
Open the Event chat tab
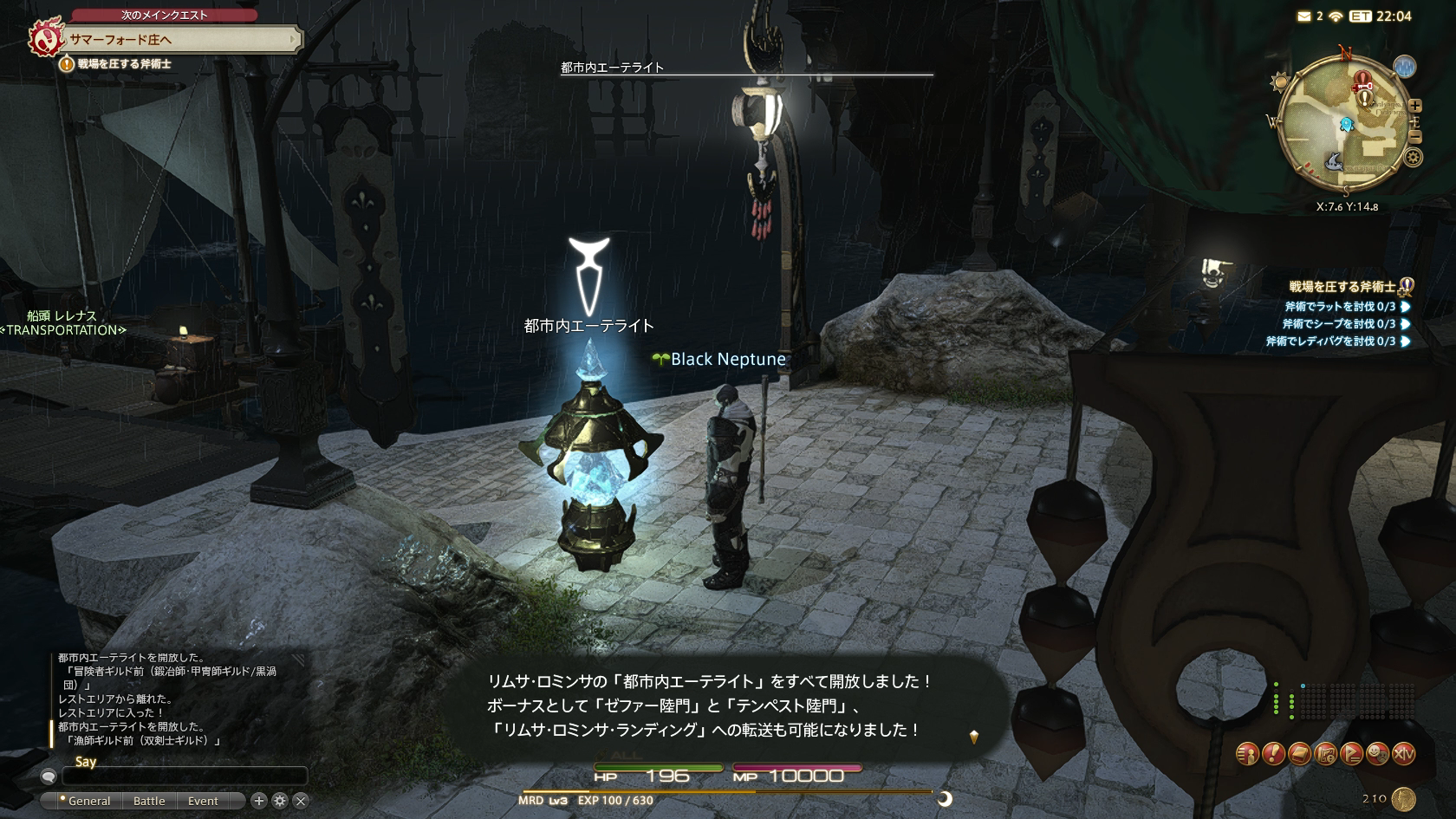click(x=203, y=801)
